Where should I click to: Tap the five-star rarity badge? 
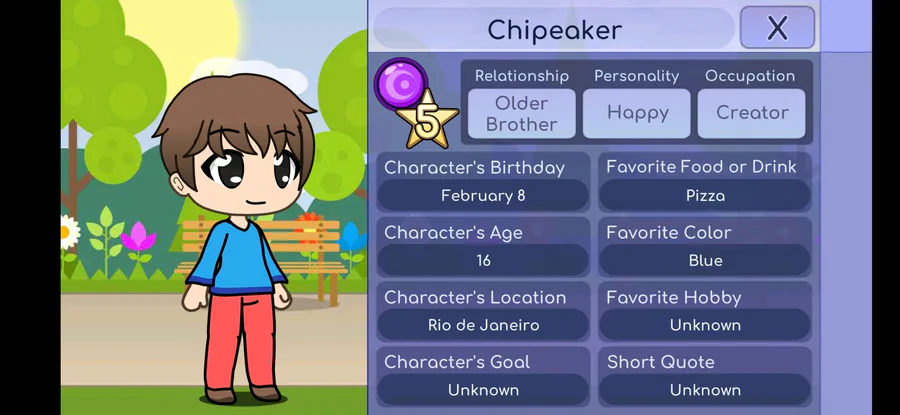click(428, 123)
